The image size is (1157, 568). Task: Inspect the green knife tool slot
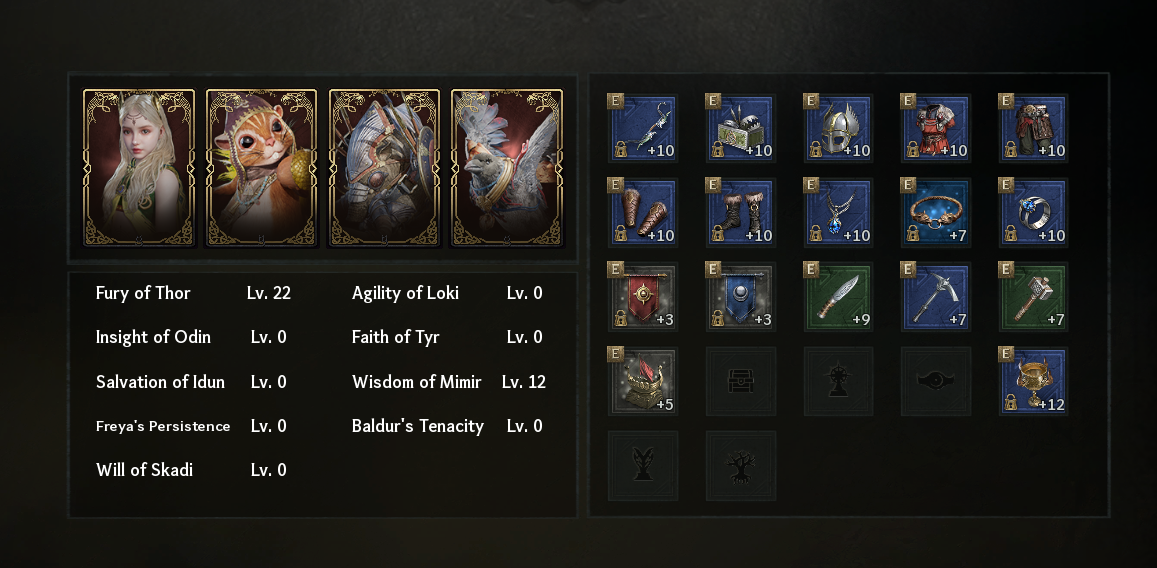(x=839, y=297)
